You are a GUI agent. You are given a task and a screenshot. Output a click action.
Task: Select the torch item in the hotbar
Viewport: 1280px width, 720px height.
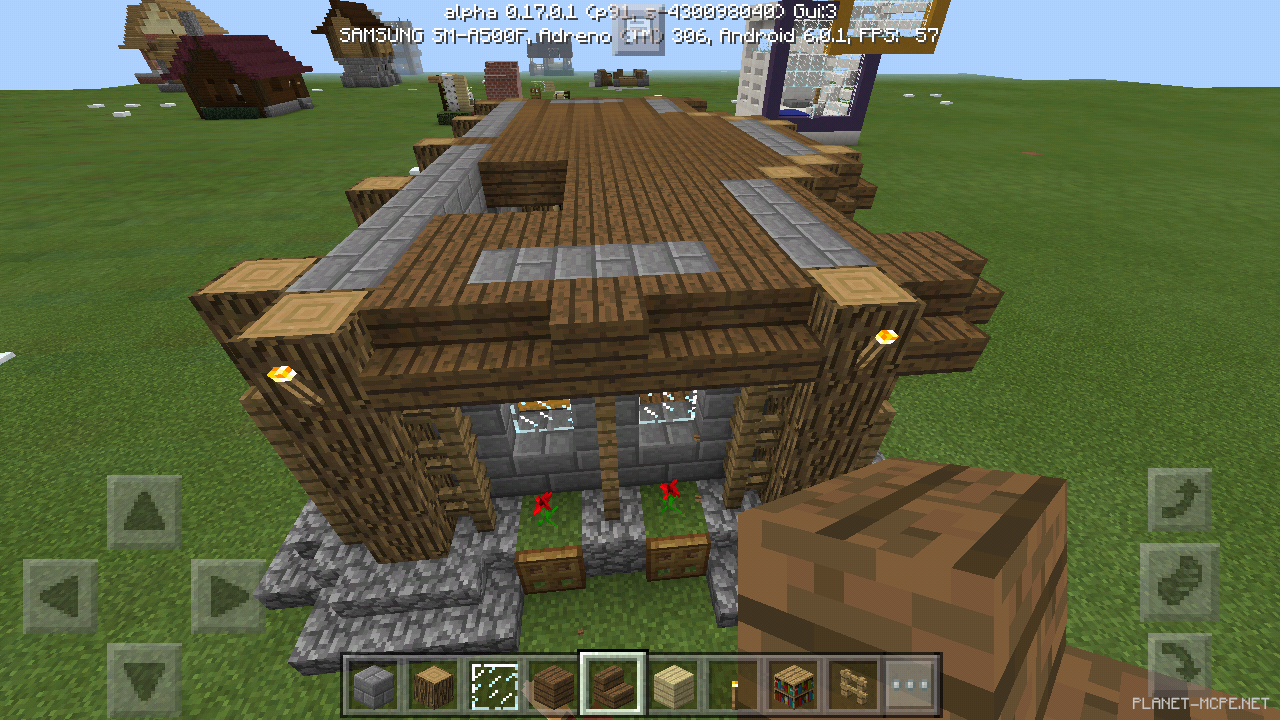pyautogui.click(x=733, y=685)
